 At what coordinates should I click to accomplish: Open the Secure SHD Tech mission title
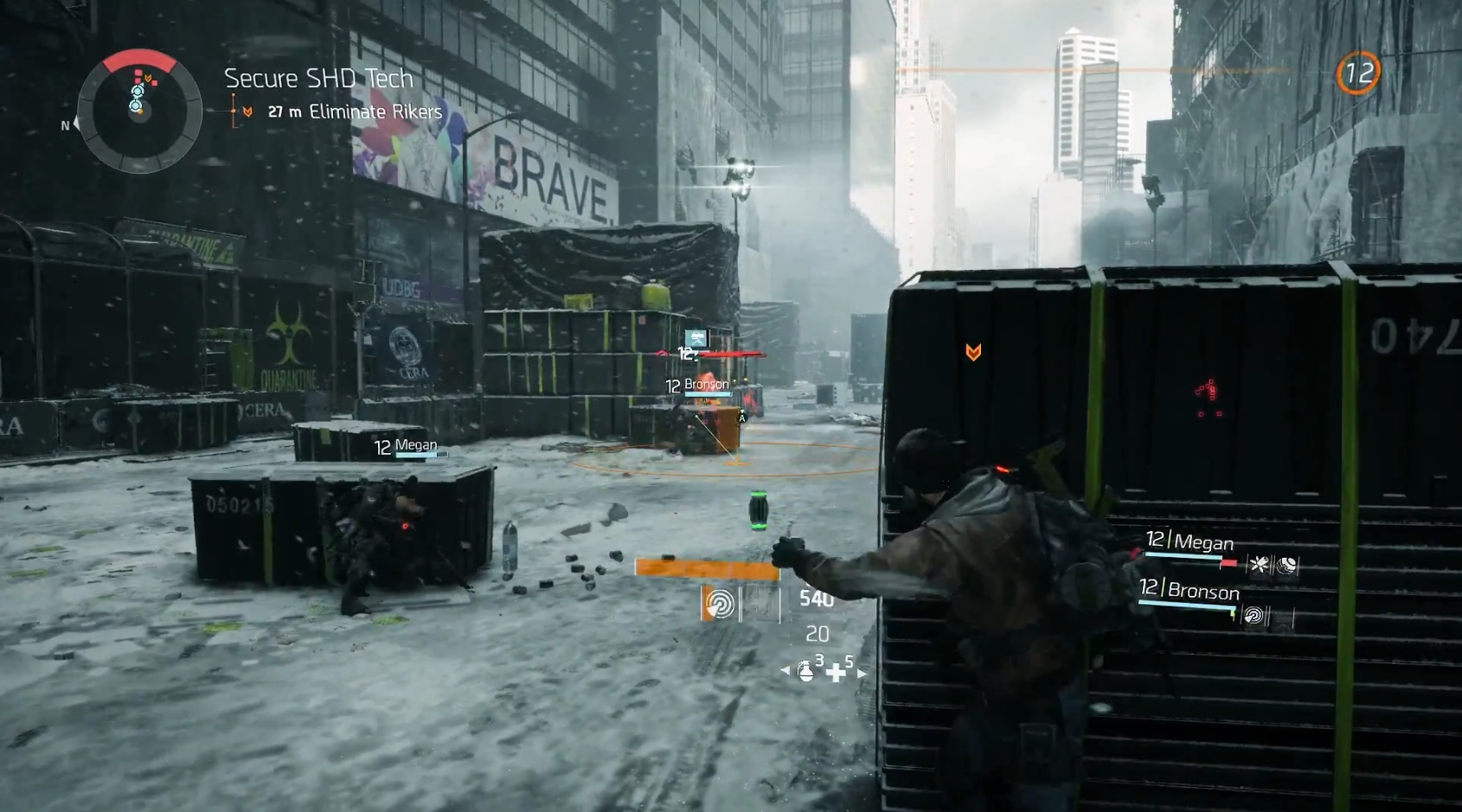317,79
